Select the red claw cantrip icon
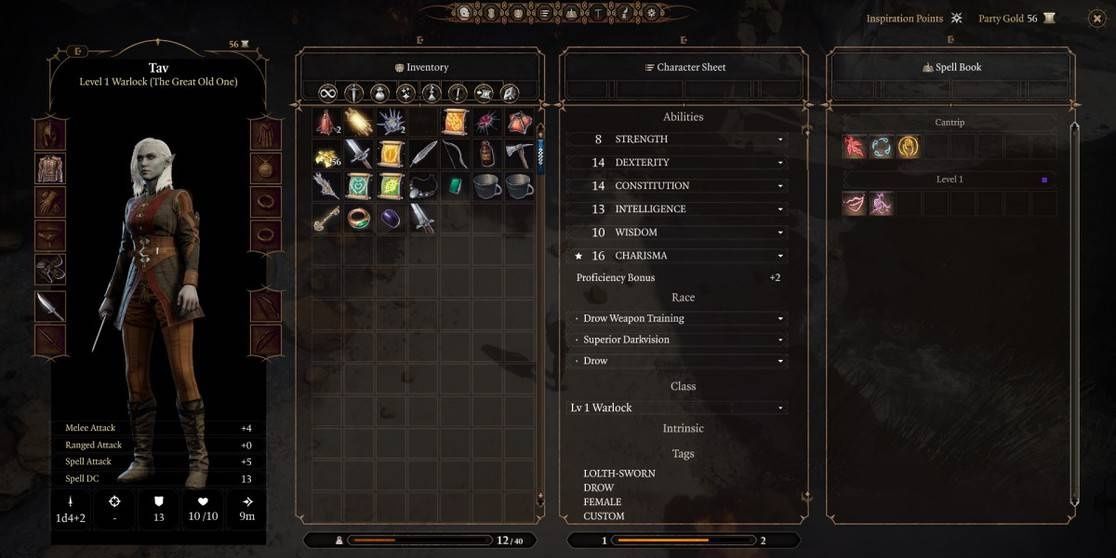This screenshot has height=558, width=1116. [x=855, y=147]
